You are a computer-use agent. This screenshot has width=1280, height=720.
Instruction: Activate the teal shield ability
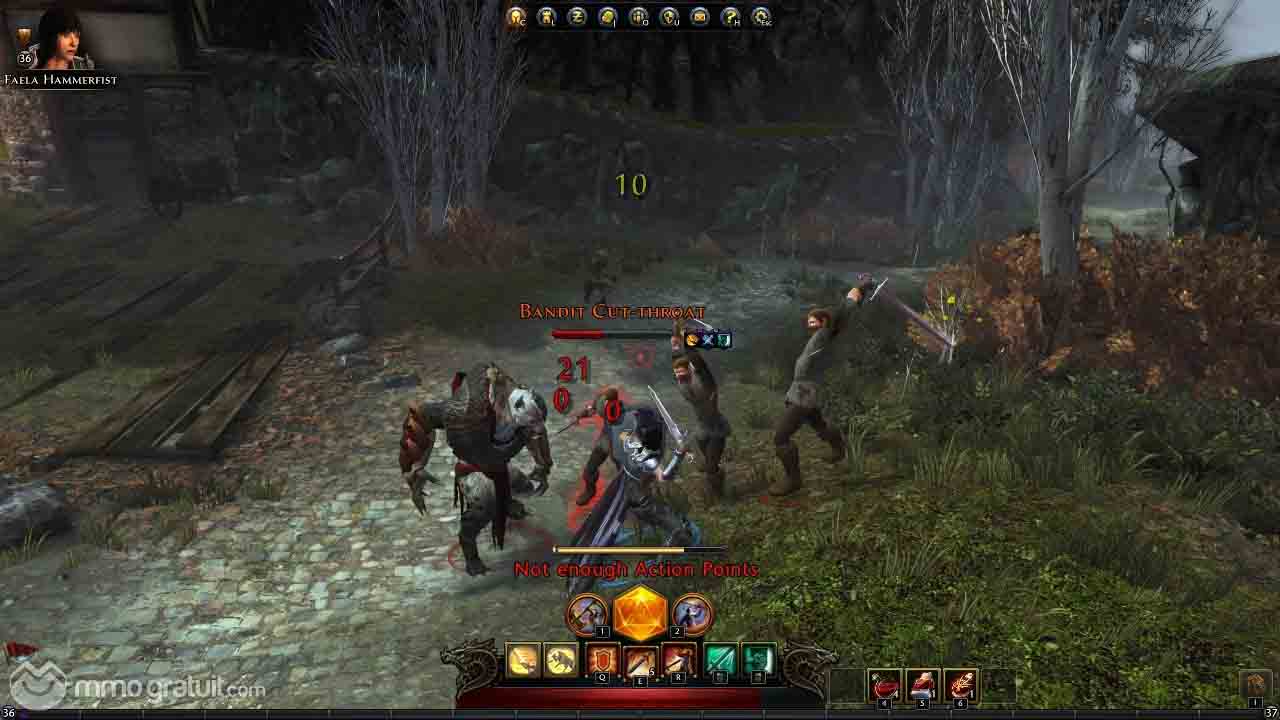pyautogui.click(x=759, y=661)
